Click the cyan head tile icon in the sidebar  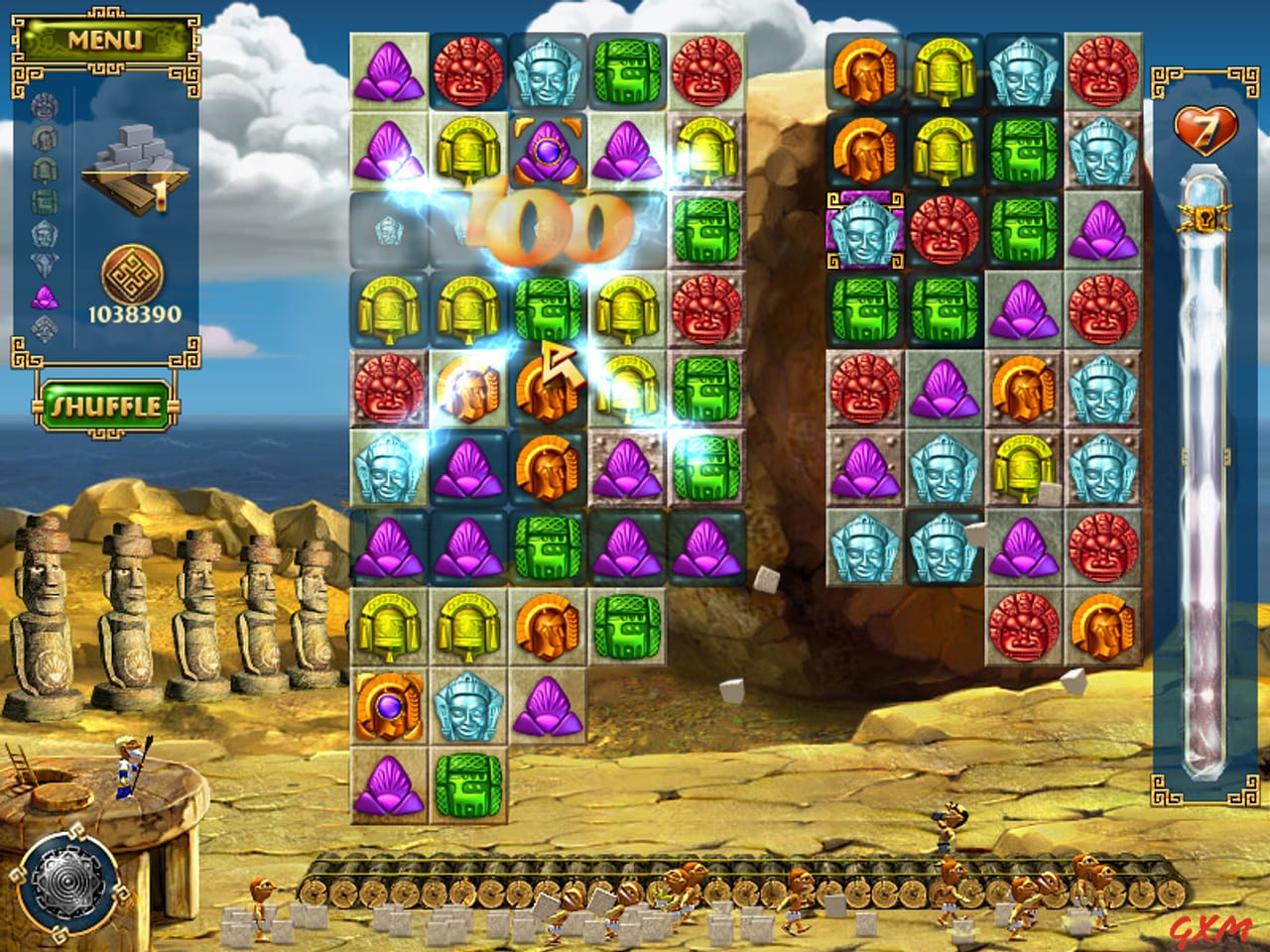point(43,233)
